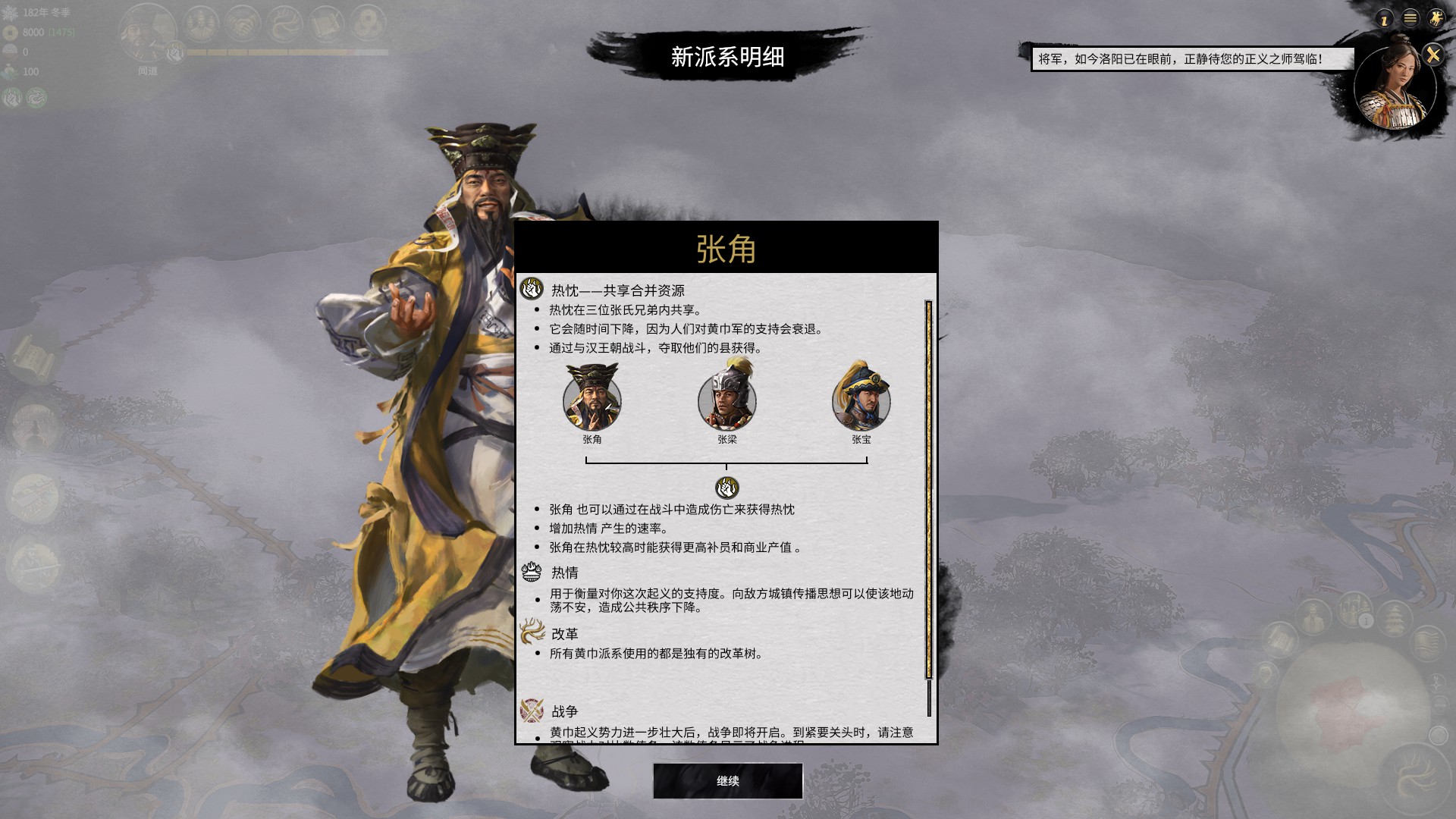Click the zeal hand icon next to 闻道
The image size is (1456, 819).
tap(174, 52)
